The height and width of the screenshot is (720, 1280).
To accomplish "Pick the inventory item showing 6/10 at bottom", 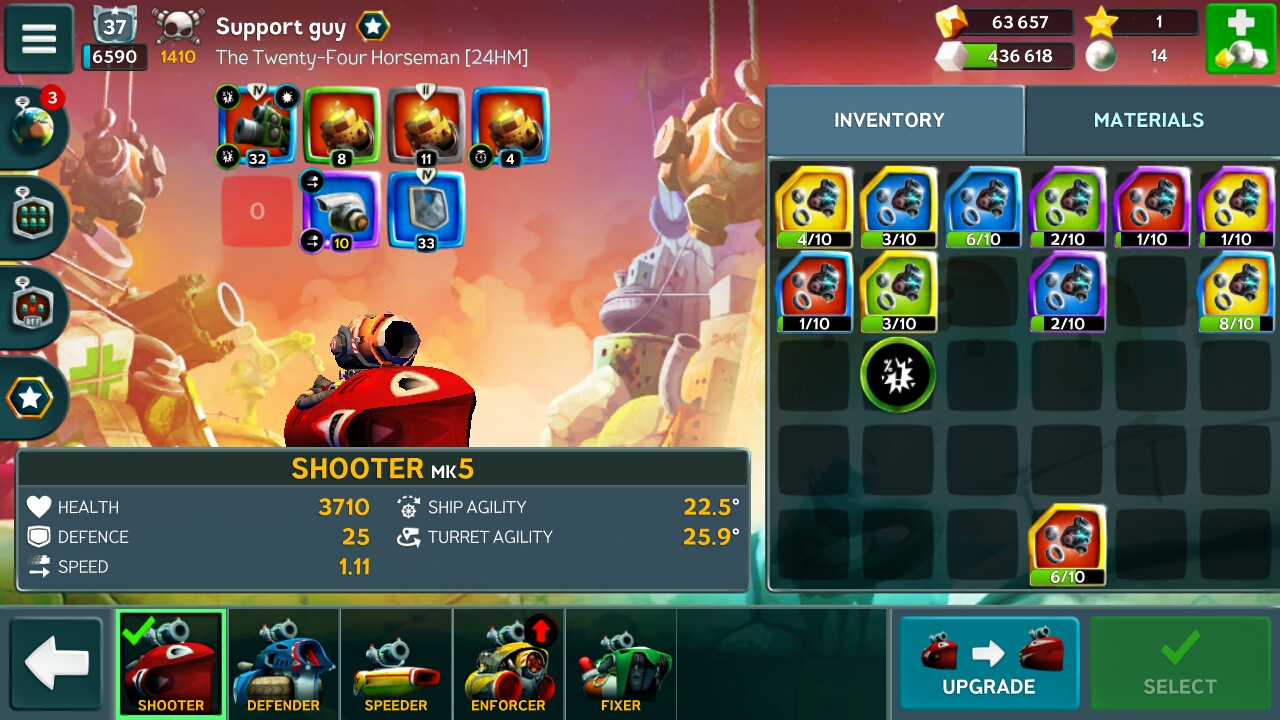I will click(x=1067, y=544).
